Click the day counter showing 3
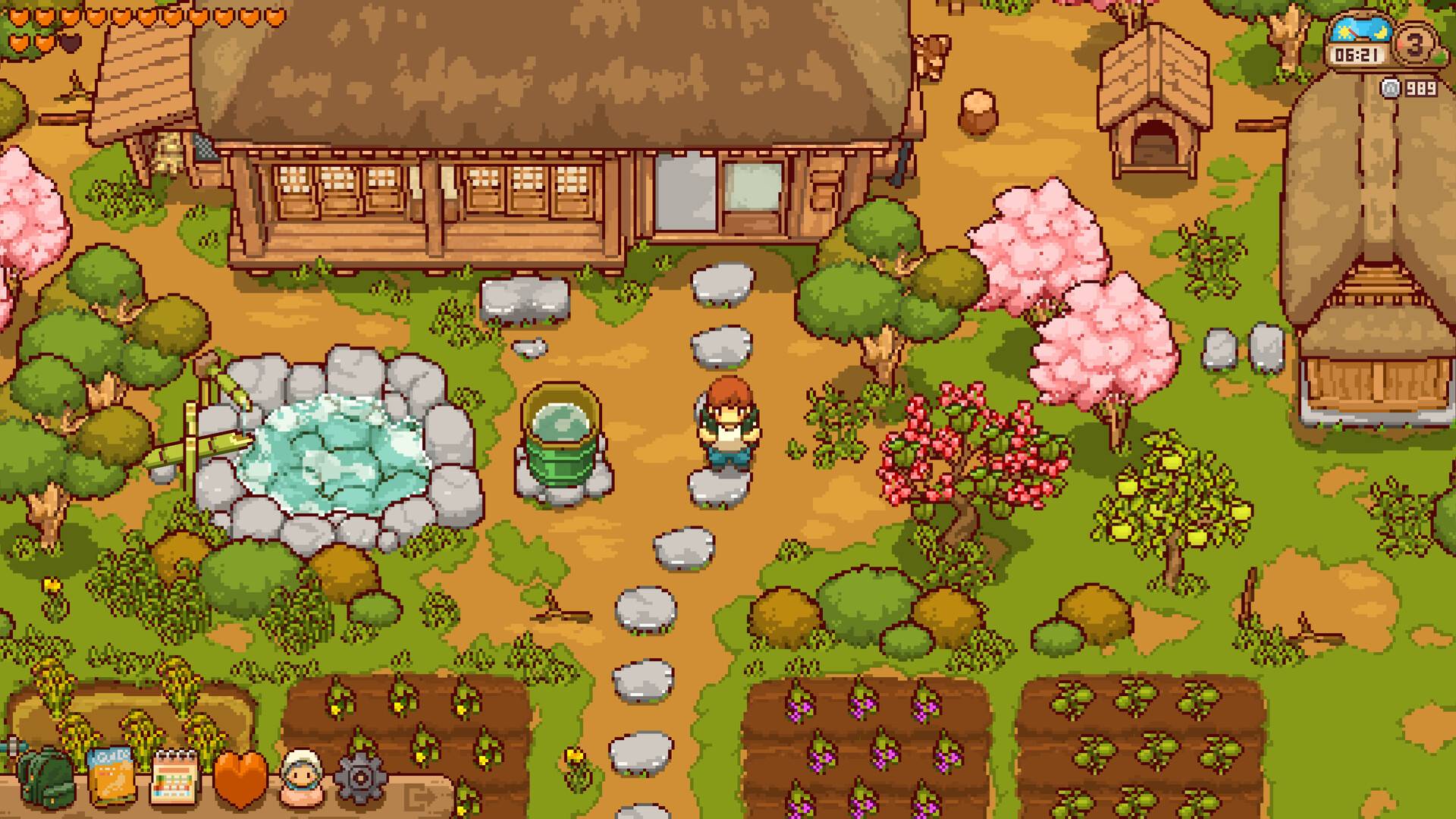The width and height of the screenshot is (1456, 819). 1417,45
